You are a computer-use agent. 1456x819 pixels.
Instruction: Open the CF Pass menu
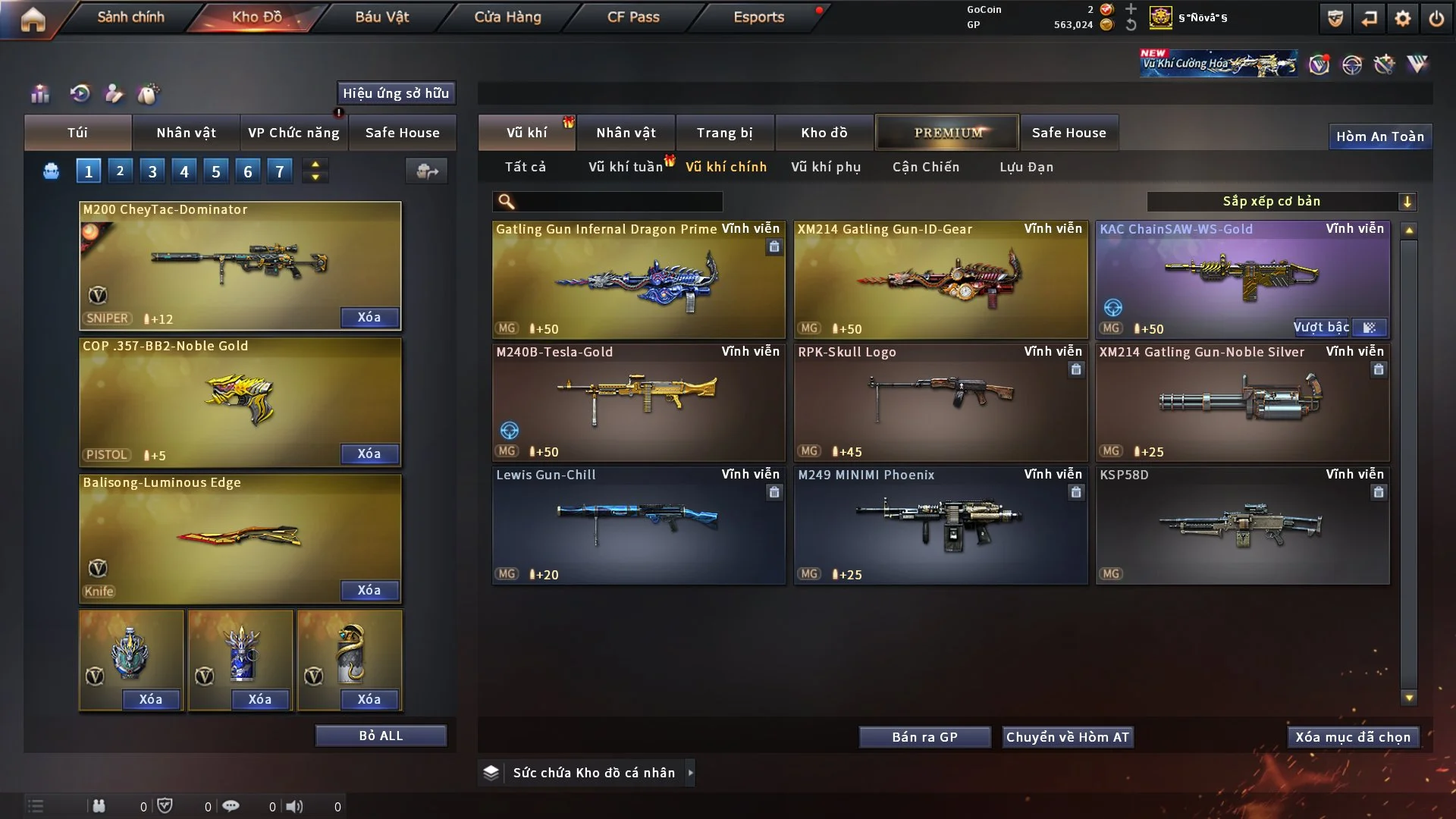(x=633, y=17)
